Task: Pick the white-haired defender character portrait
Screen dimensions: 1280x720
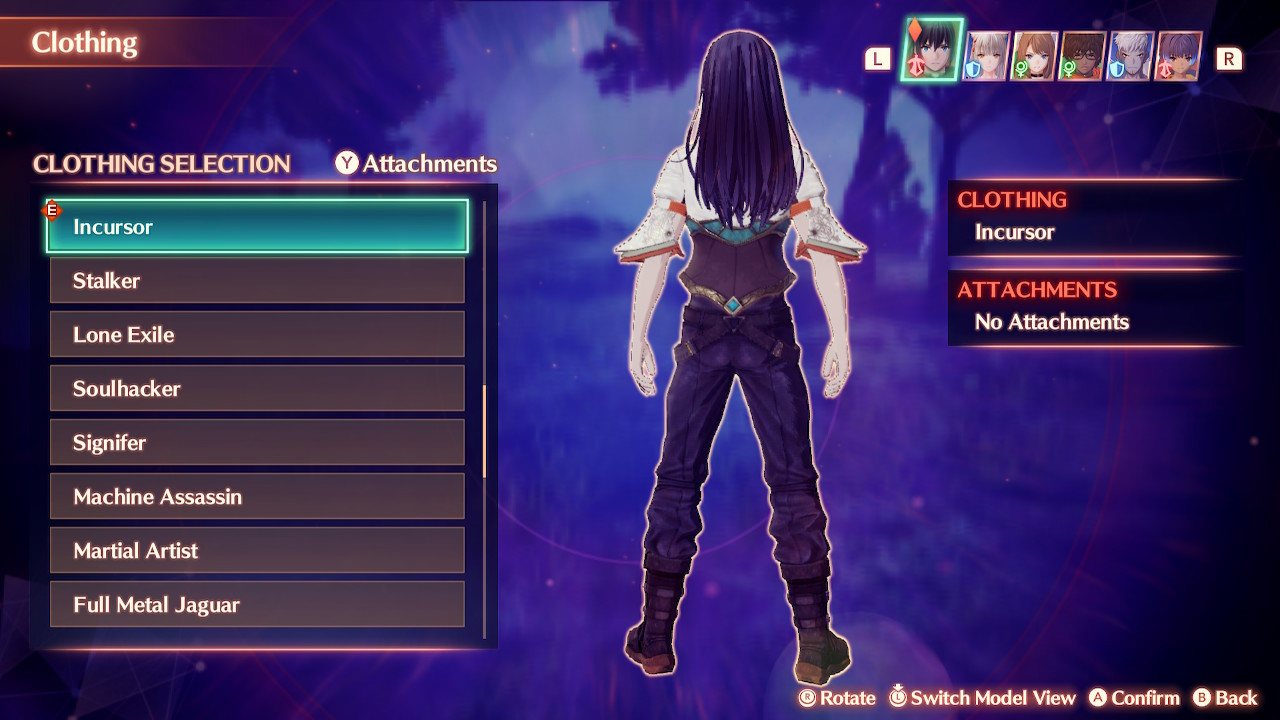Action: click(1130, 57)
